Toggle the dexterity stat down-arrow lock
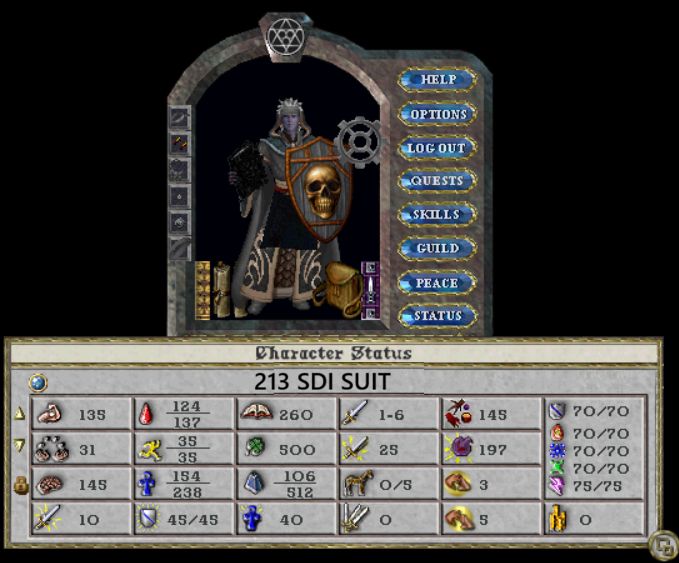The image size is (679, 563). pos(20,446)
